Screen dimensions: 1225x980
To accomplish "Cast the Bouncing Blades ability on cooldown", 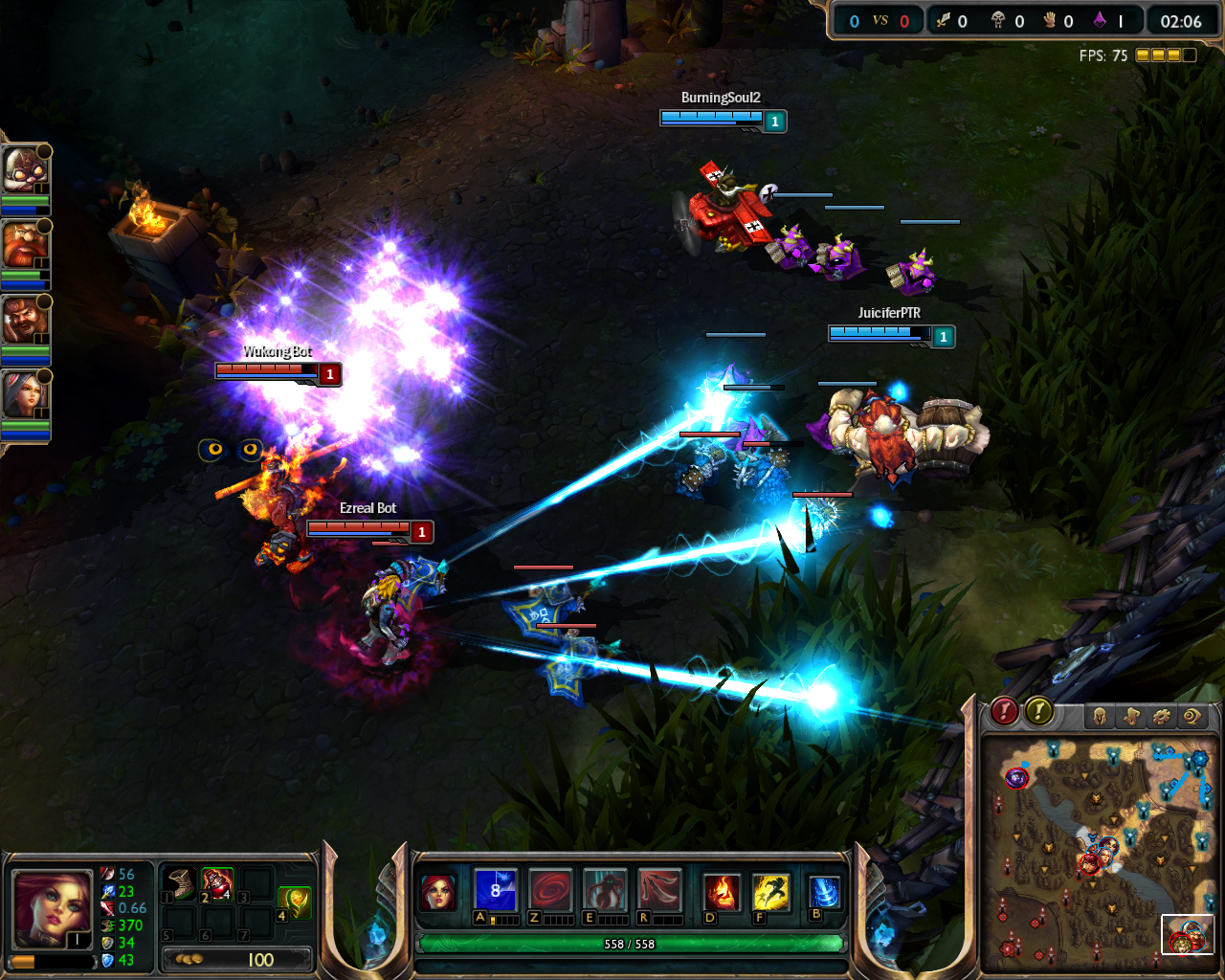I will pyautogui.click(x=496, y=890).
